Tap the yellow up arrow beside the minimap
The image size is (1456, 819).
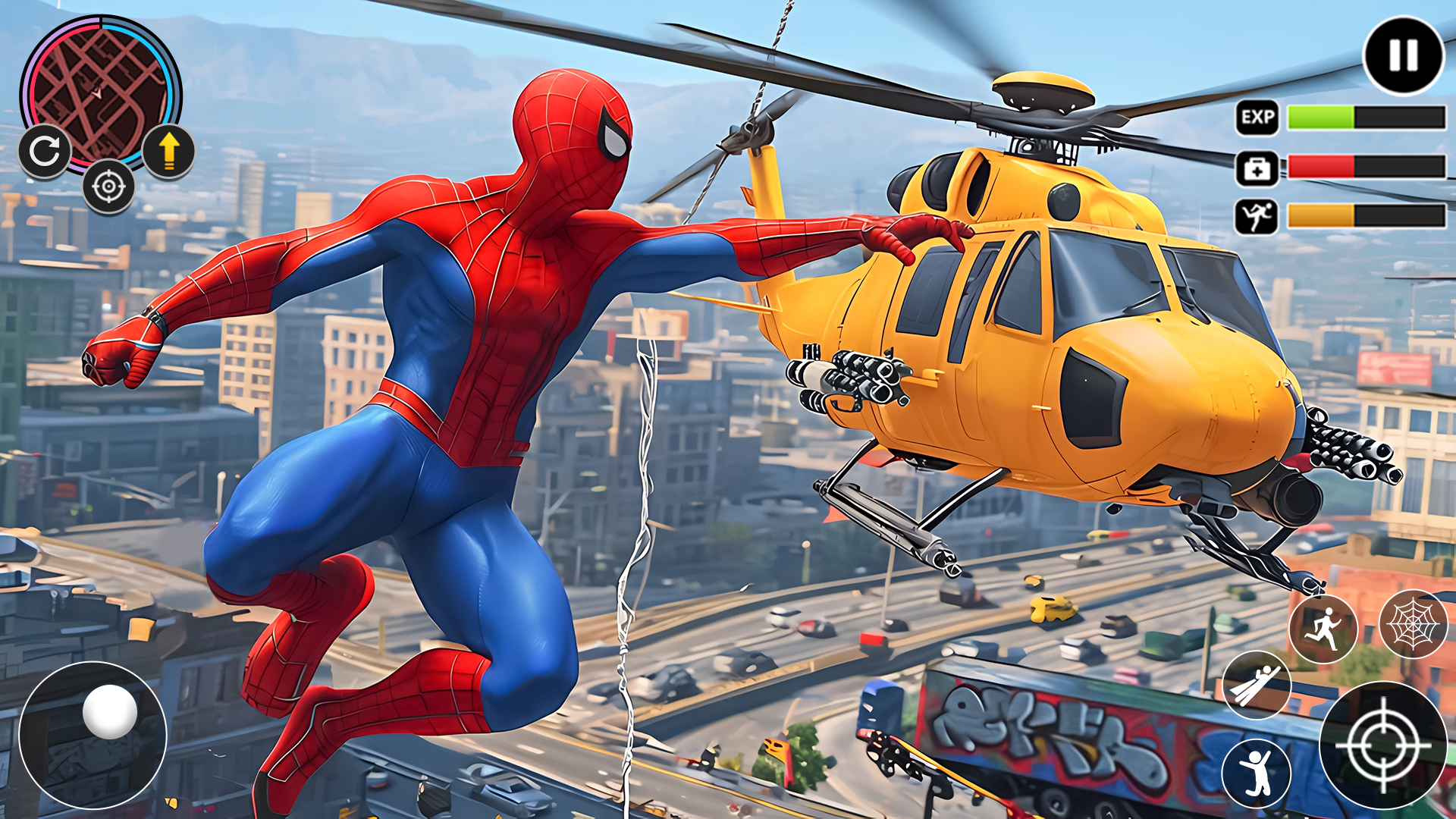click(x=170, y=152)
